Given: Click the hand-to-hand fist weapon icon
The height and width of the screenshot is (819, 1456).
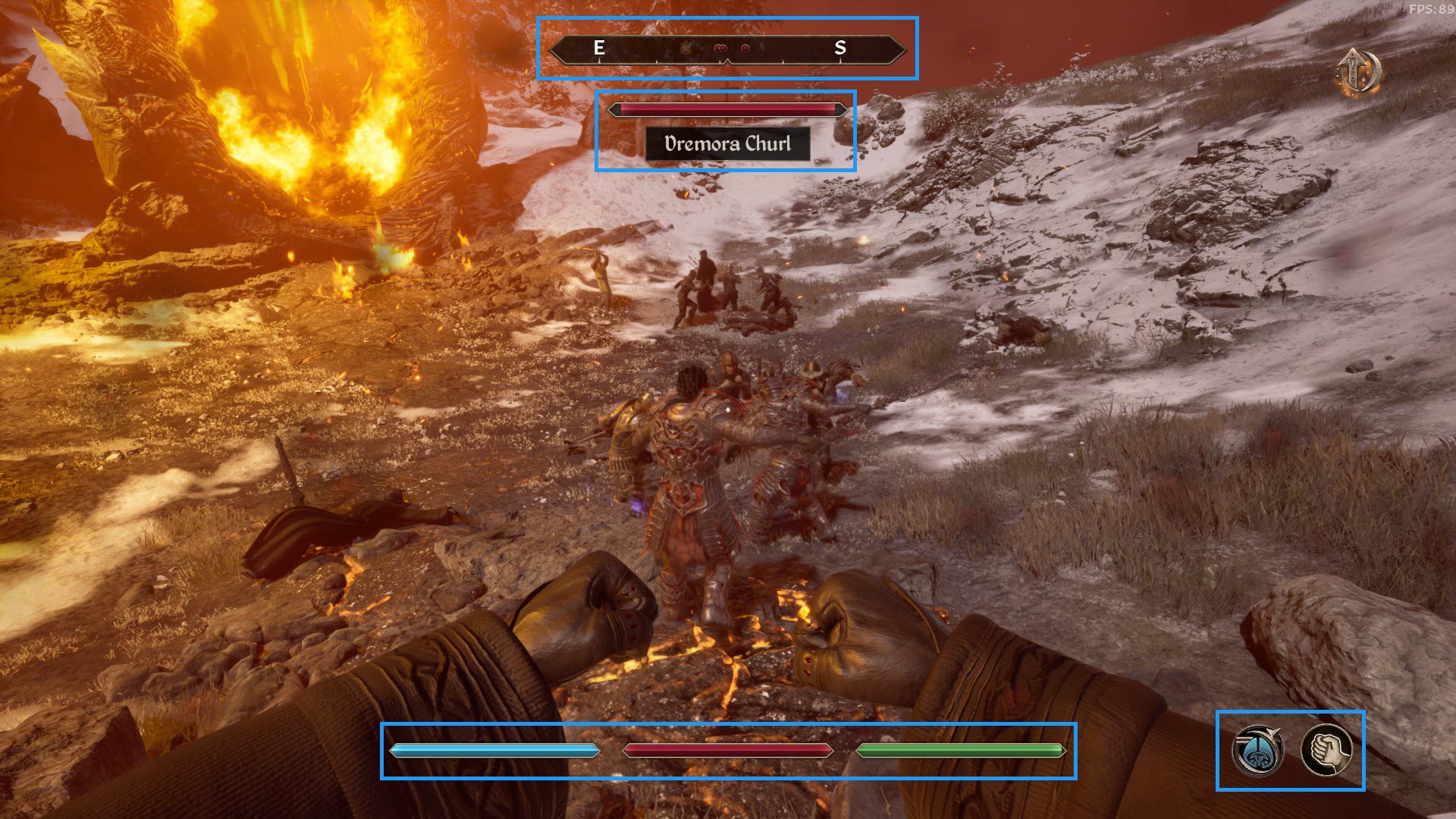Looking at the screenshot, I should 1326,751.
